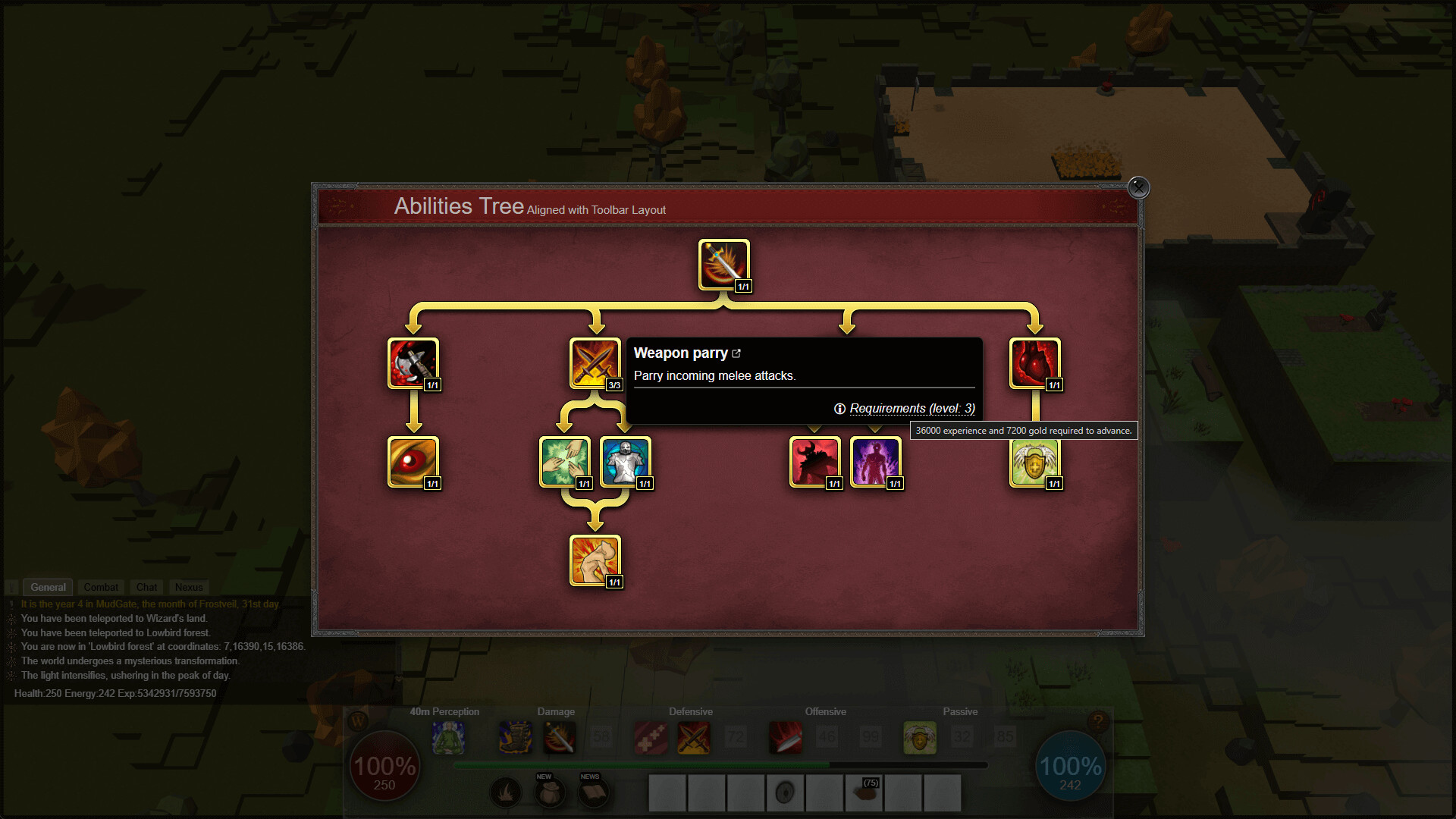Screen dimensions: 1456x819
Task: Open the Nexus chat tab
Action: [188, 587]
